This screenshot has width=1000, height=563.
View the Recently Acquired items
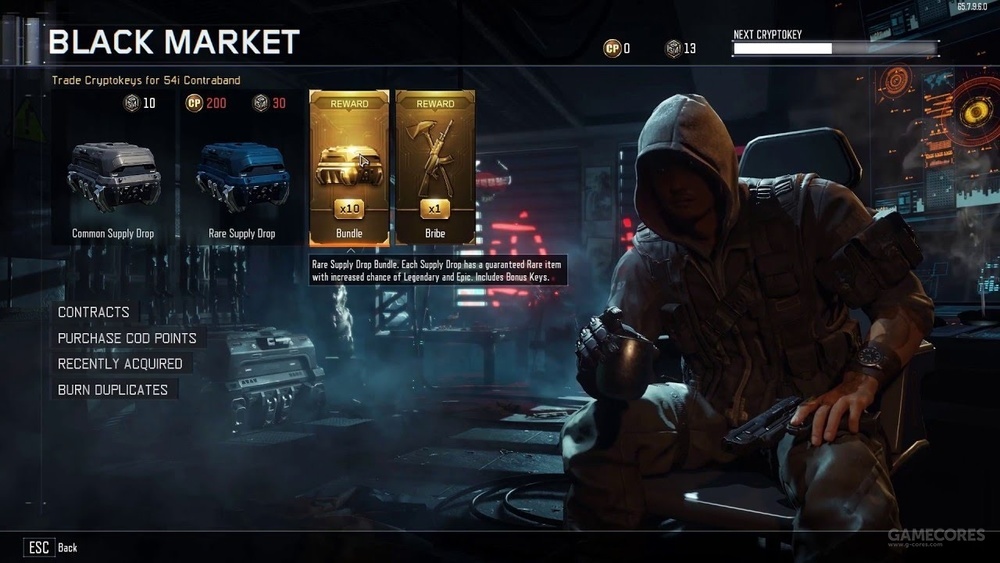pos(120,364)
